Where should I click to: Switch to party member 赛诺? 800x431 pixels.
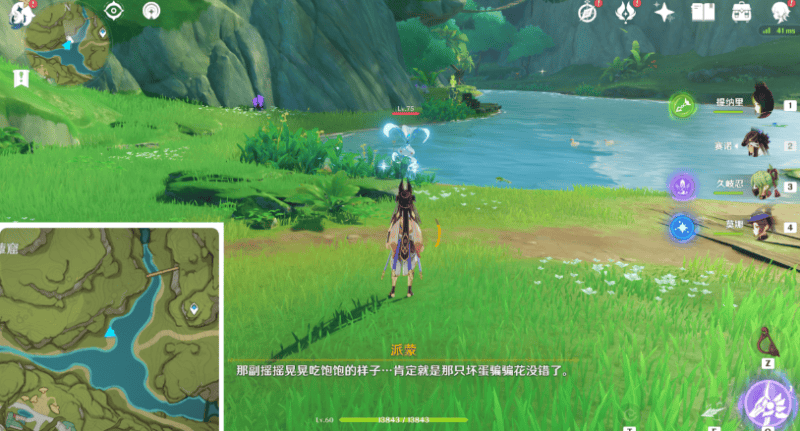tap(763, 143)
